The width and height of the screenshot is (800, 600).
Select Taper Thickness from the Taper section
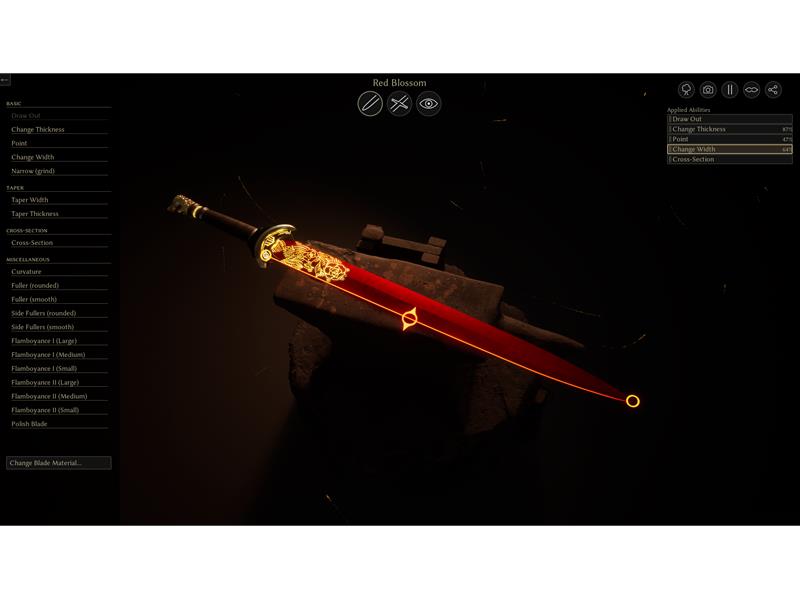tap(35, 214)
